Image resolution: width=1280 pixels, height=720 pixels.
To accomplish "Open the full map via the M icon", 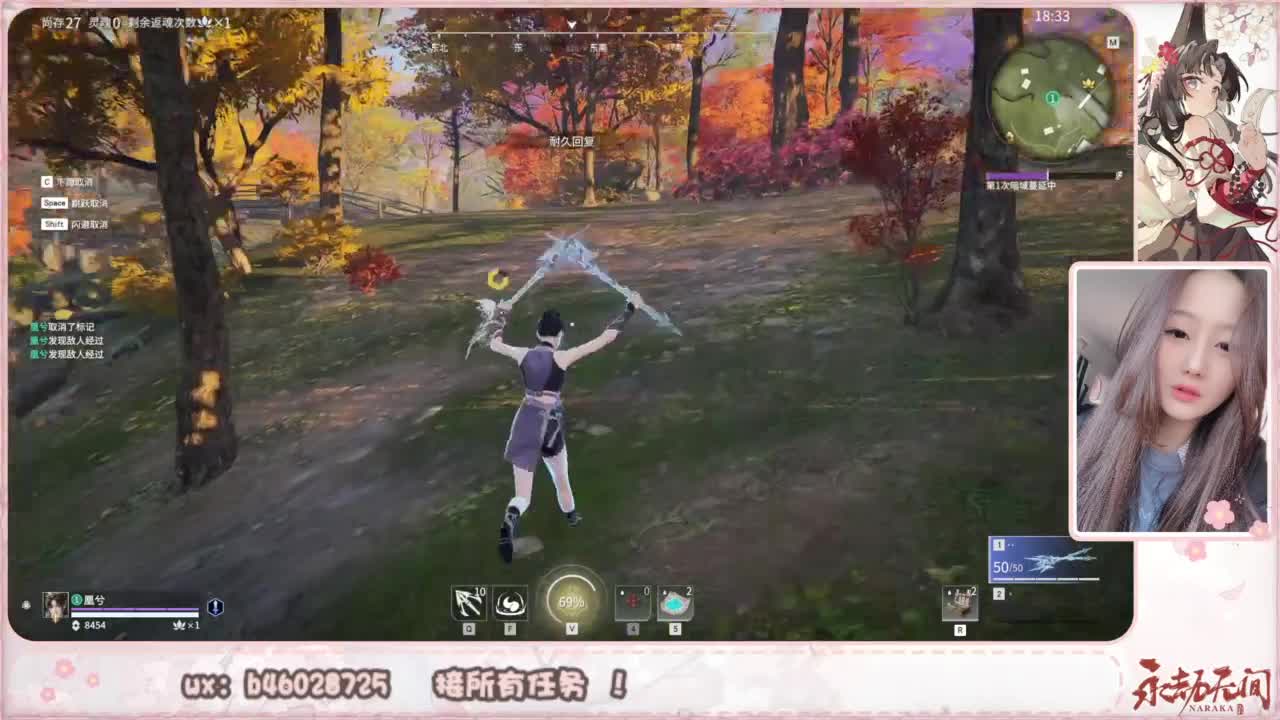I will 1113,41.
